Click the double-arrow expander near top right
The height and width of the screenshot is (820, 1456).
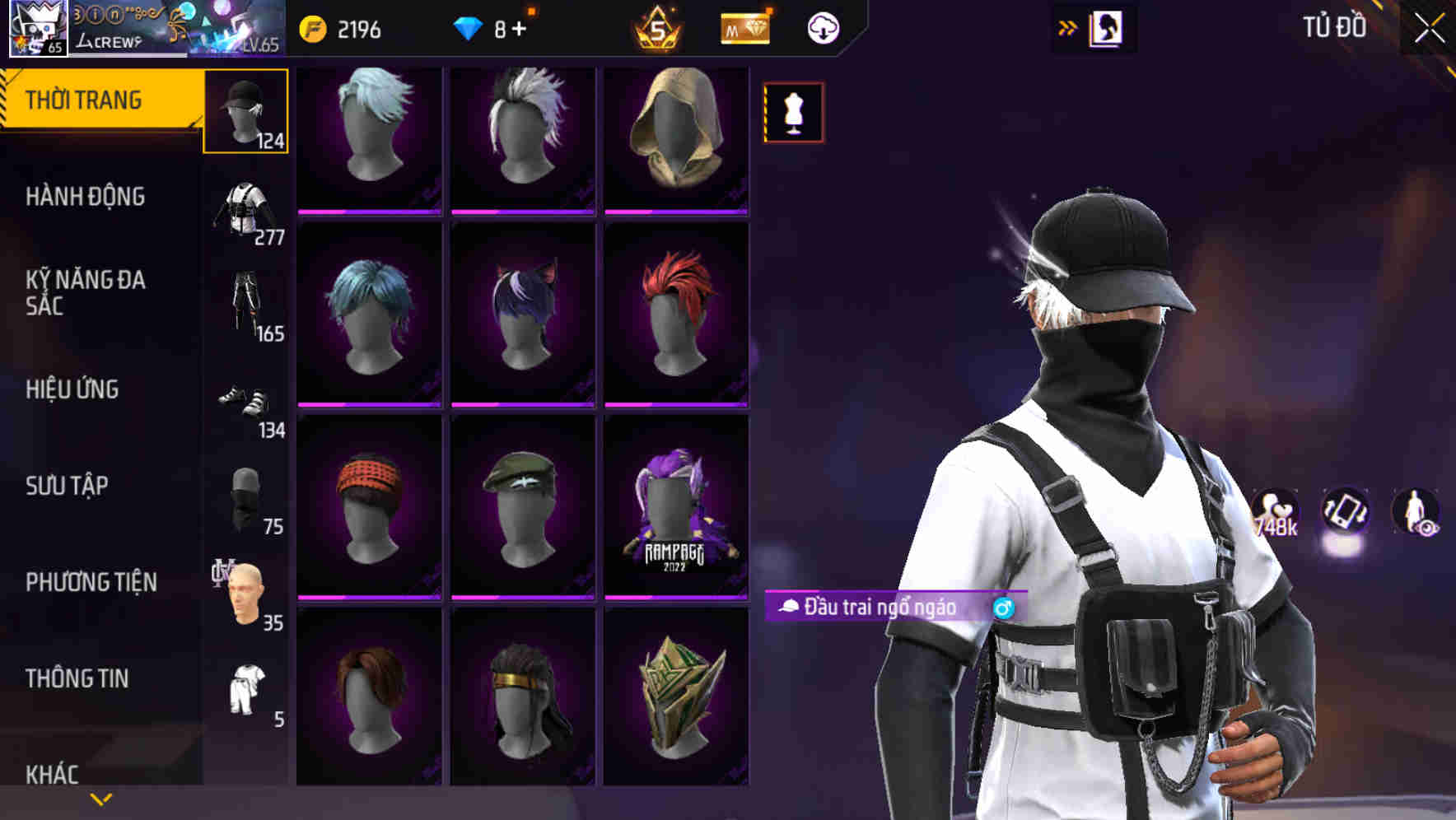click(x=1066, y=26)
